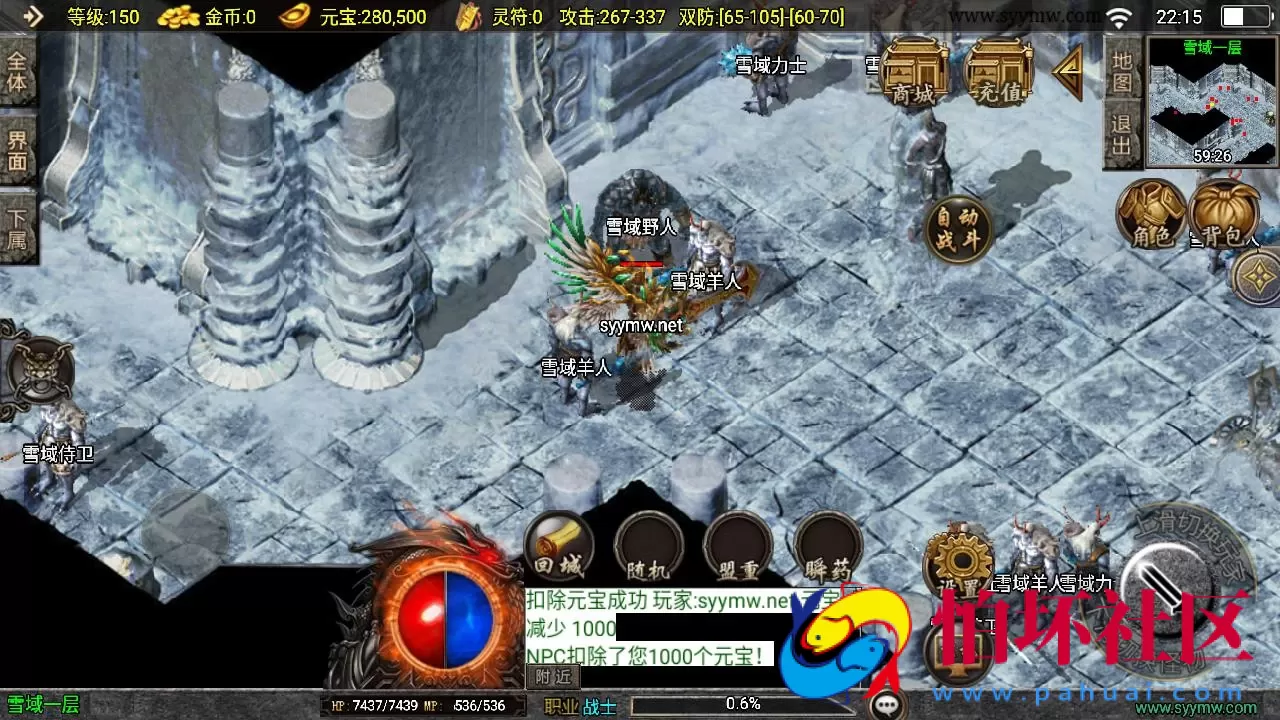Toggle 自动战斗 auto-battle mode

(957, 227)
